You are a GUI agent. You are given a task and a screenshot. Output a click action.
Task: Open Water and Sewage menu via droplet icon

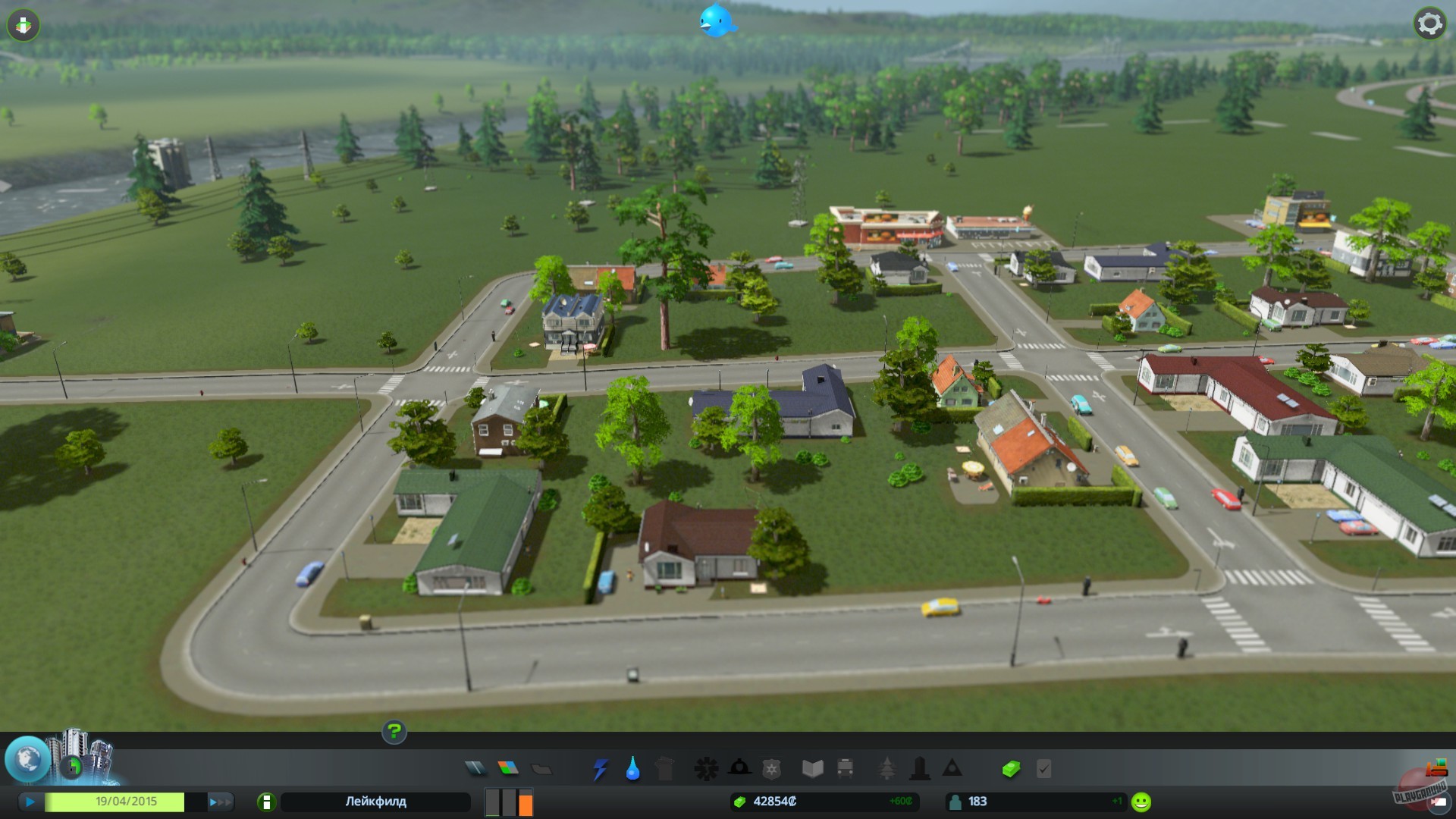point(632,768)
